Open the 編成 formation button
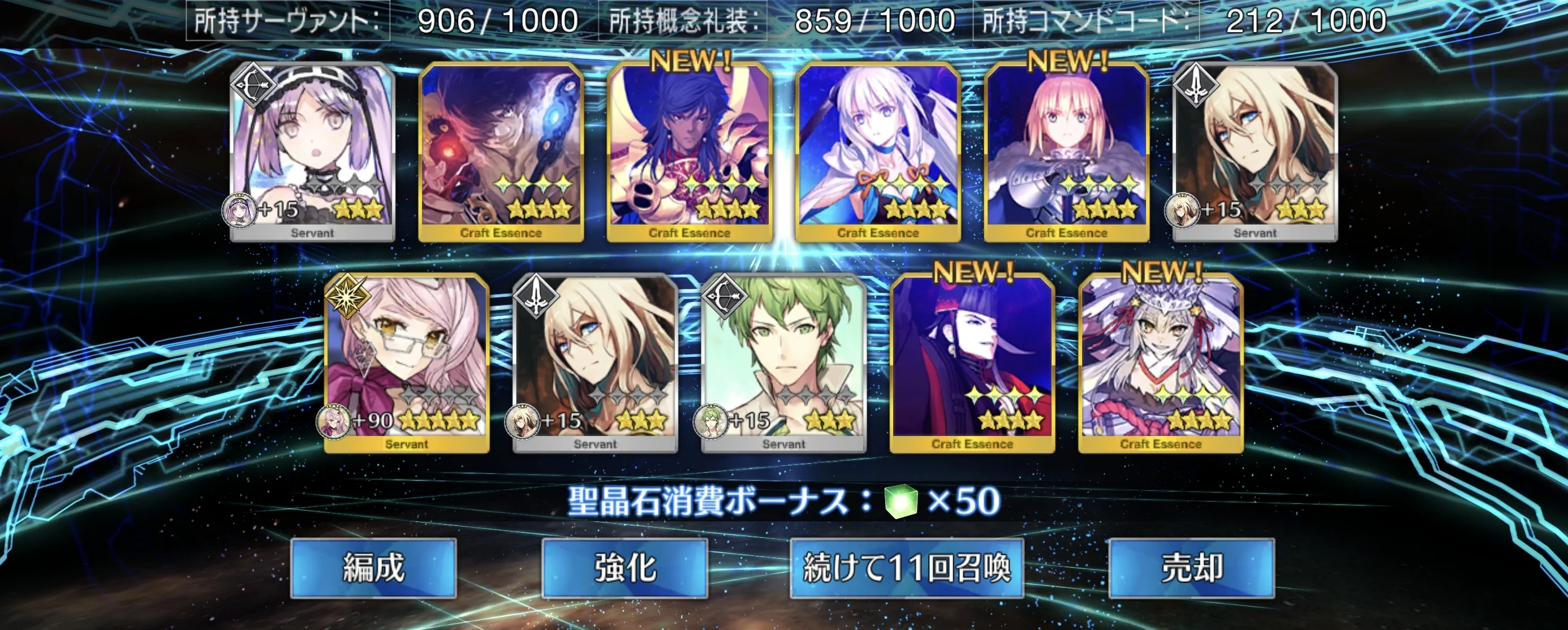This screenshot has width=1568, height=630. [x=373, y=568]
